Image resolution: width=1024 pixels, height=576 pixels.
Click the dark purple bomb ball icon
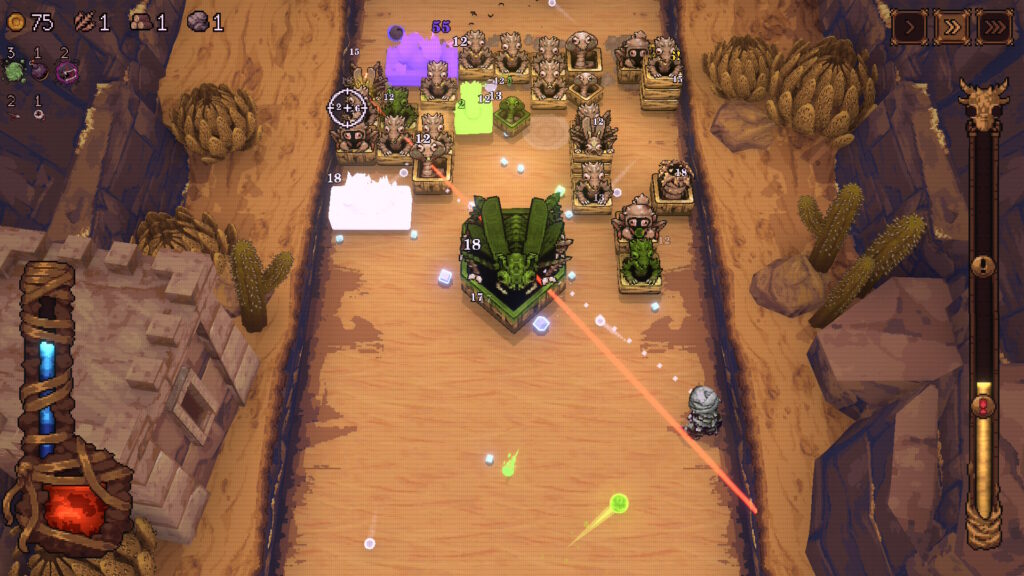pos(39,70)
